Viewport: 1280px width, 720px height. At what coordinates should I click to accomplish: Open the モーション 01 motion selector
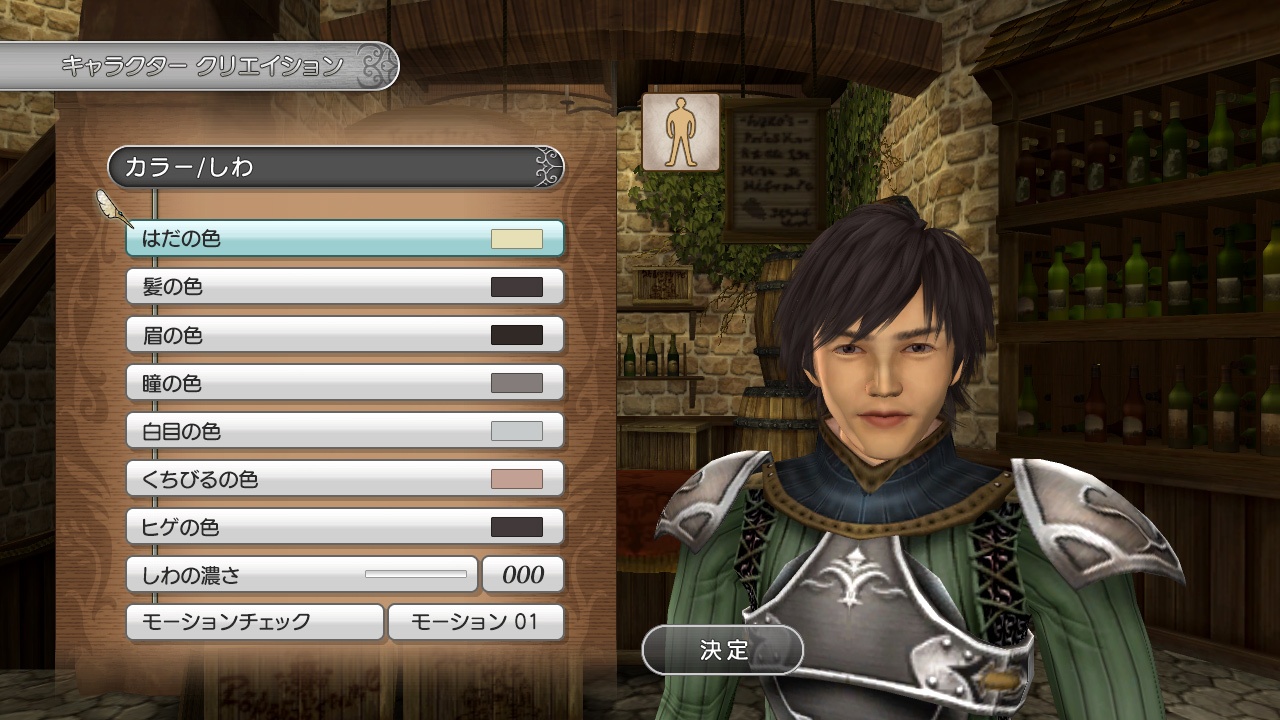(x=478, y=621)
